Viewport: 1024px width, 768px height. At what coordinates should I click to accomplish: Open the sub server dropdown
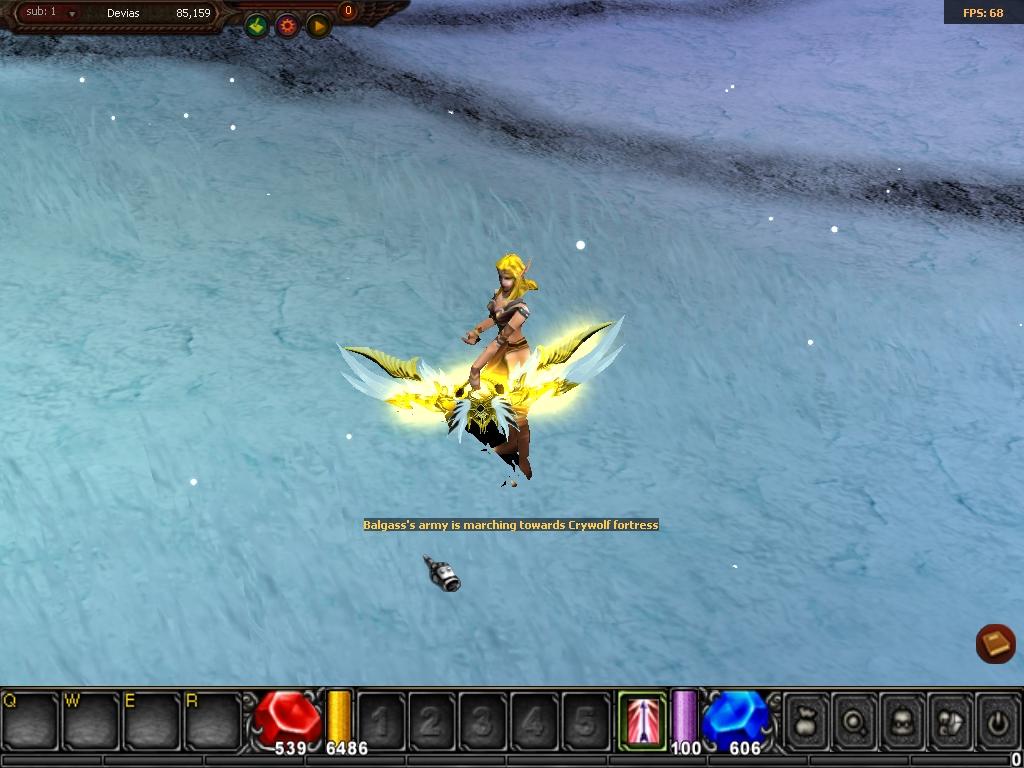[72, 14]
